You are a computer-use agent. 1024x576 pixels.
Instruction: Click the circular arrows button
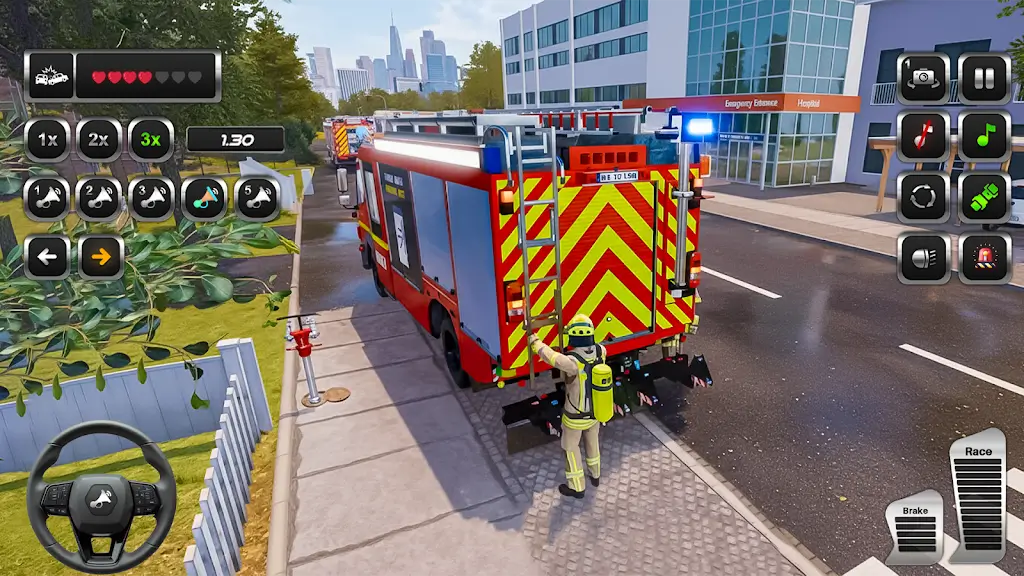pos(923,197)
